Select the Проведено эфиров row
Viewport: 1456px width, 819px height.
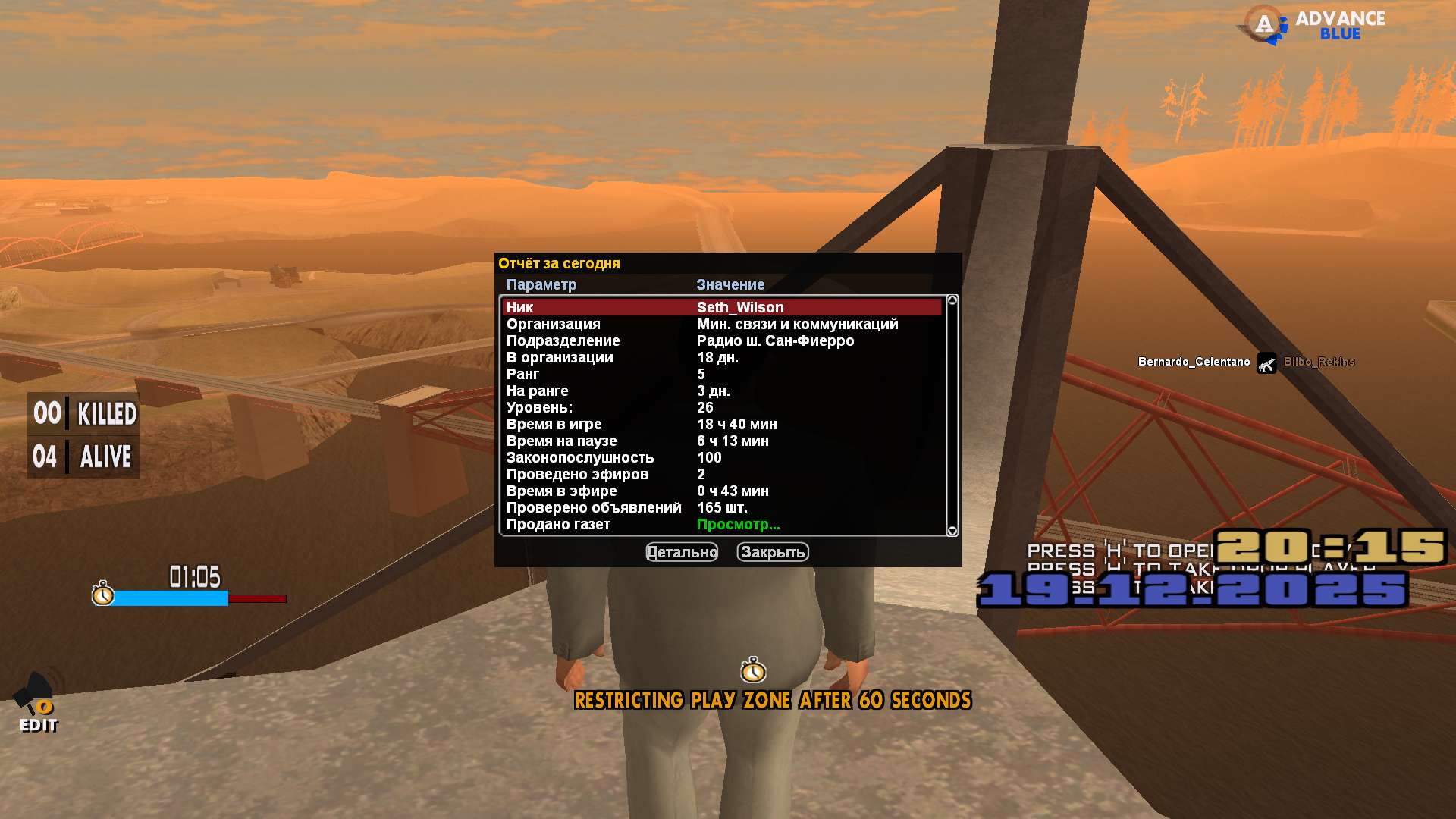(720, 474)
